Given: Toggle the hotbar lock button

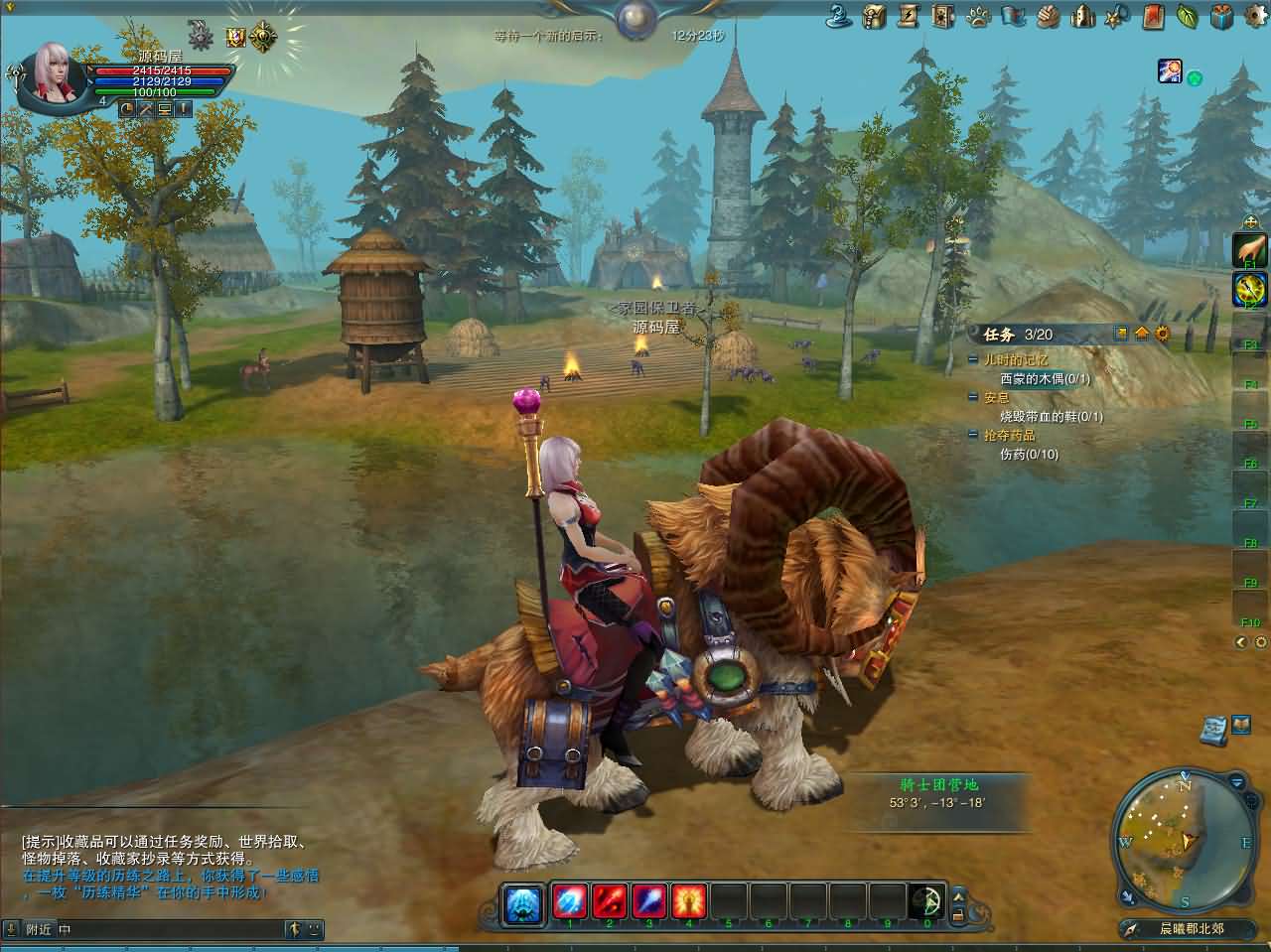Looking at the screenshot, I should (x=959, y=913).
